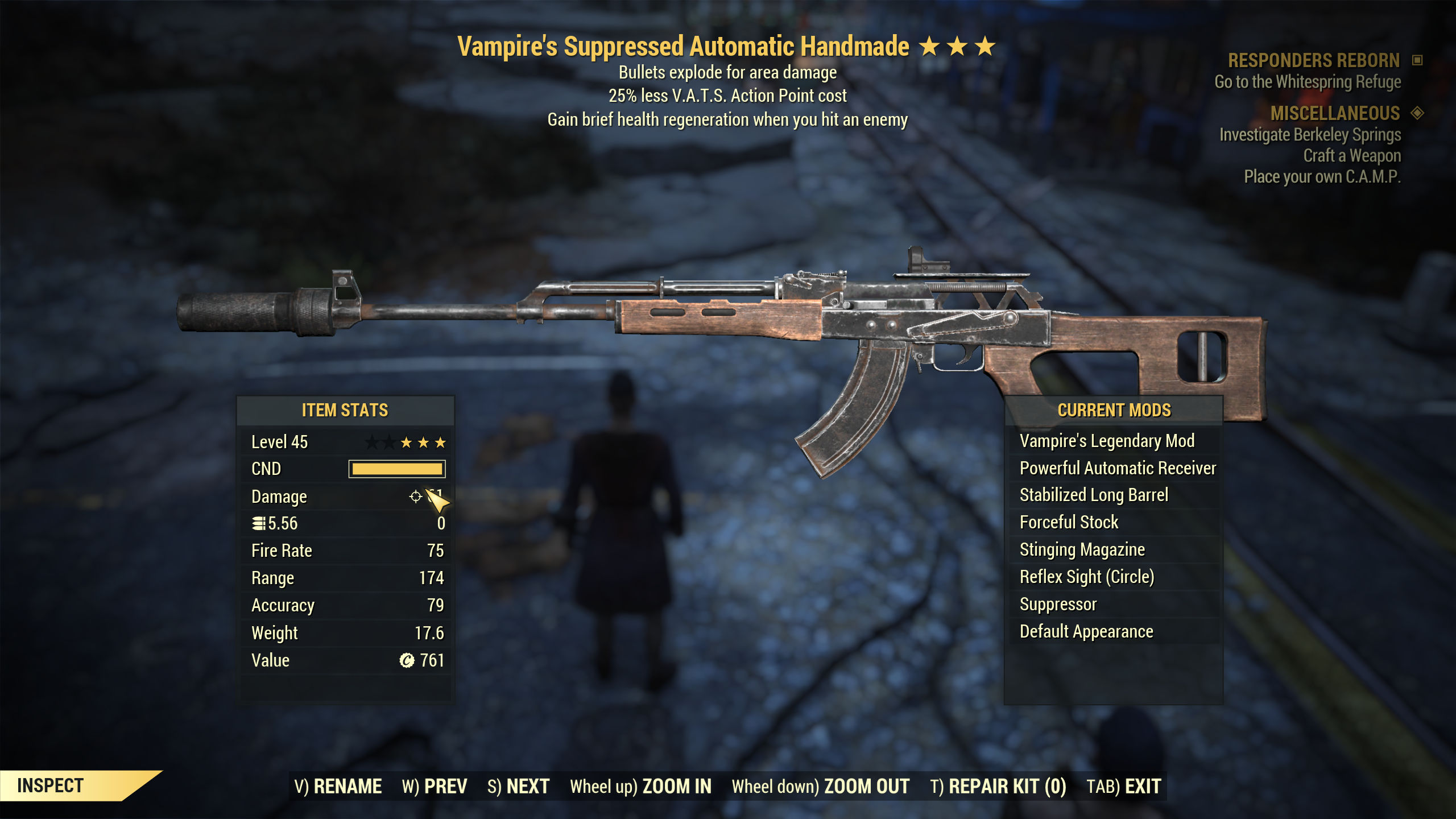
Task: Expand the CURRENT MODS panel header
Action: [1114, 409]
